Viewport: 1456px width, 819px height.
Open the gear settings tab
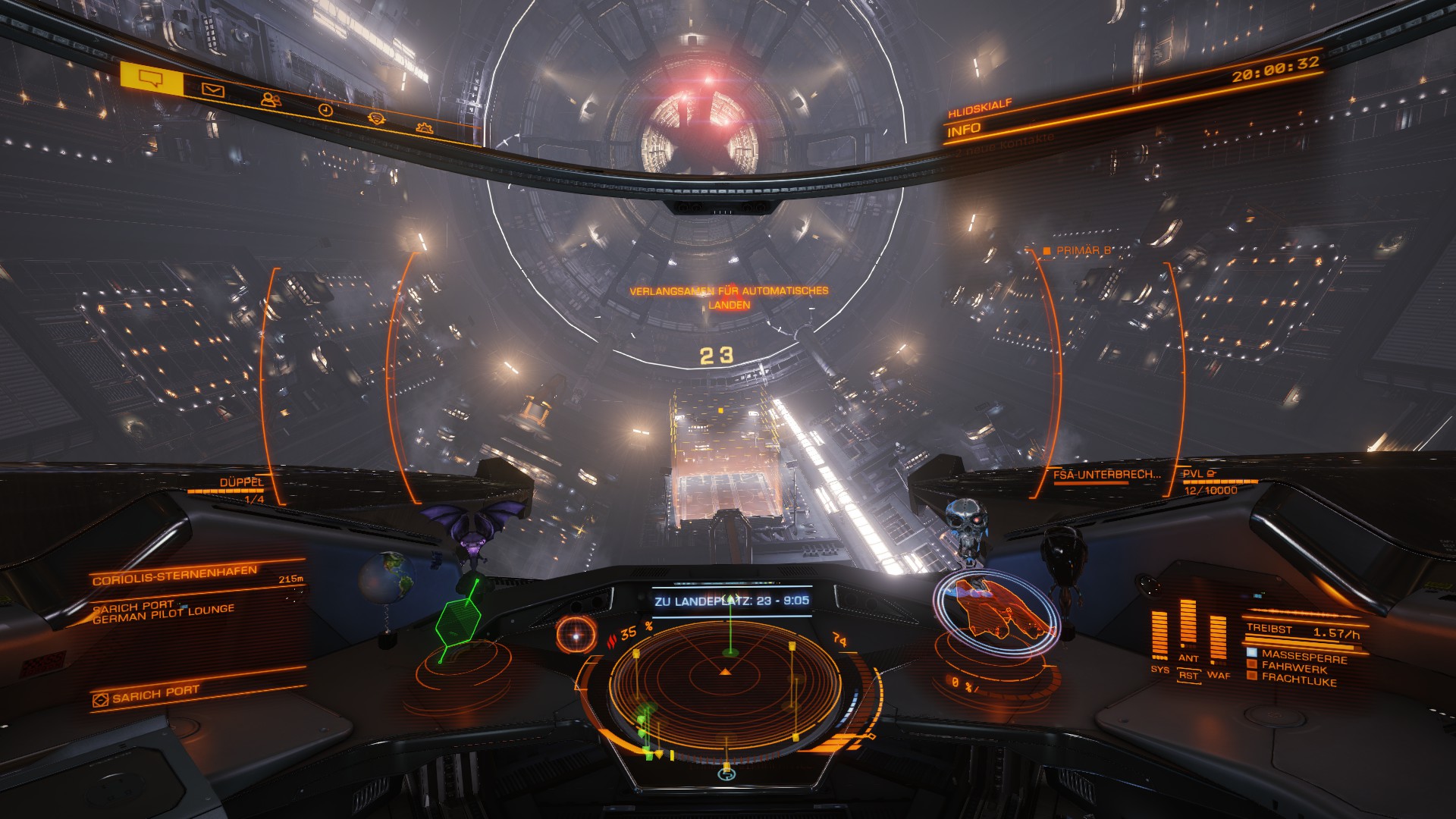point(425,127)
